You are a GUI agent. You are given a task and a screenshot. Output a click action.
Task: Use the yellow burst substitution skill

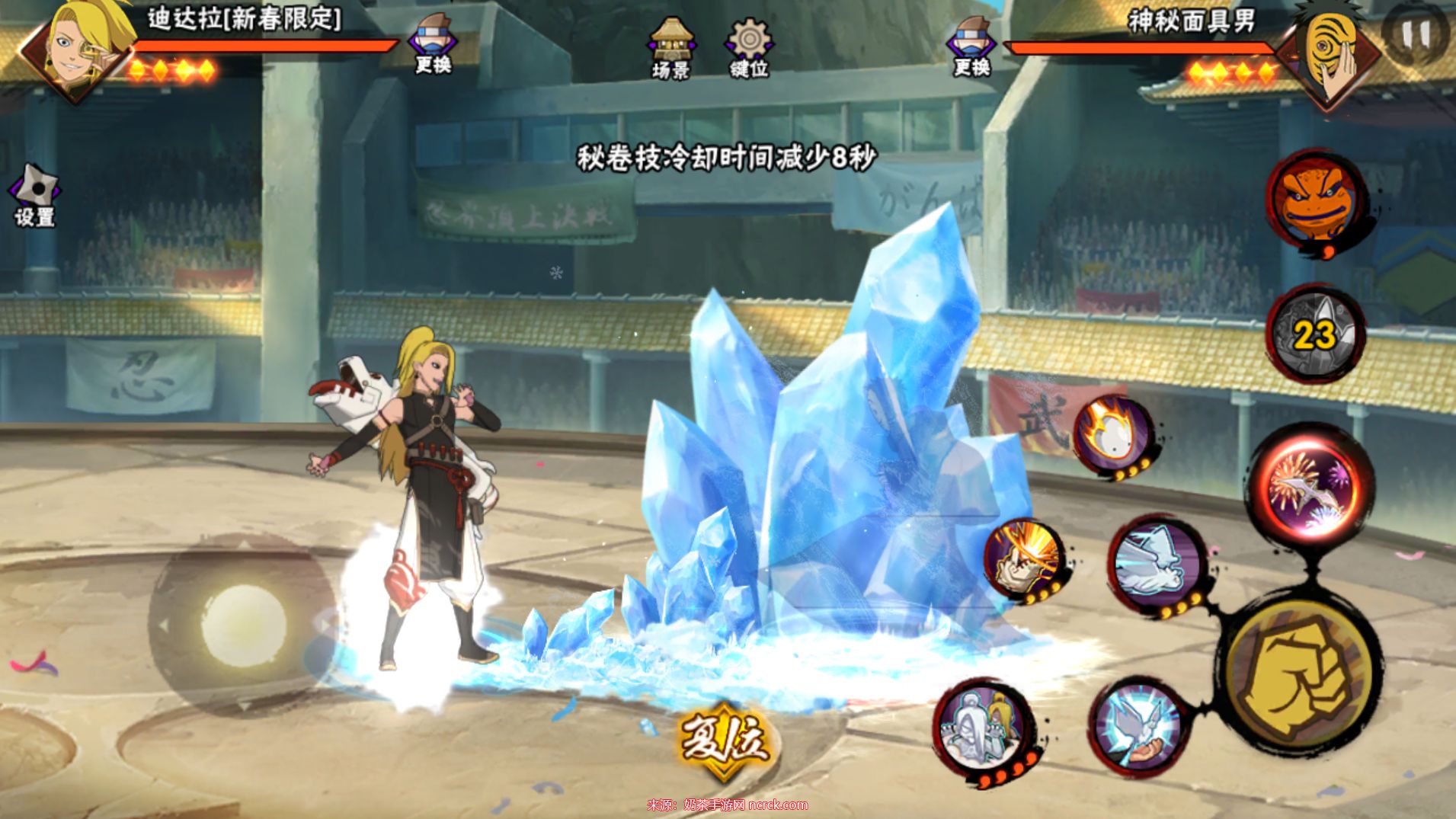(1024, 558)
